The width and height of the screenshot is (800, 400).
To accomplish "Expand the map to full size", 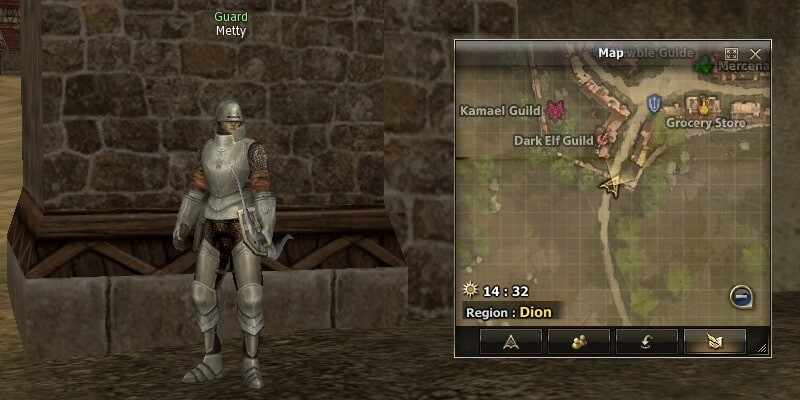I will click(x=731, y=53).
